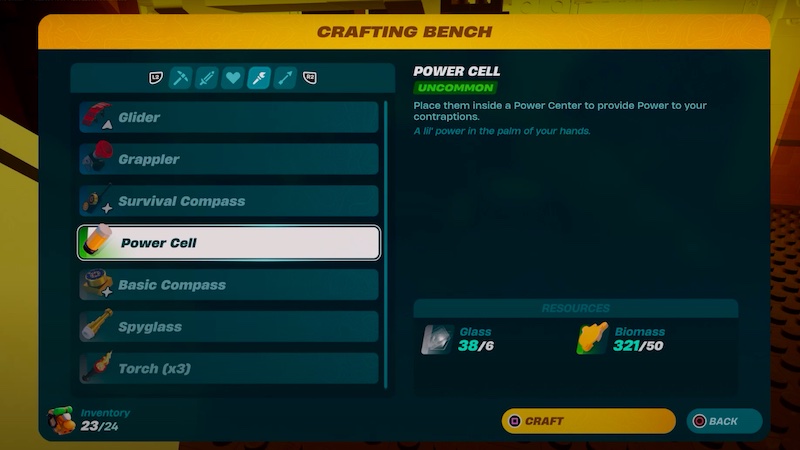Image resolution: width=800 pixels, height=450 pixels.
Task: Pick the Power Cell recipe
Action: click(x=229, y=243)
